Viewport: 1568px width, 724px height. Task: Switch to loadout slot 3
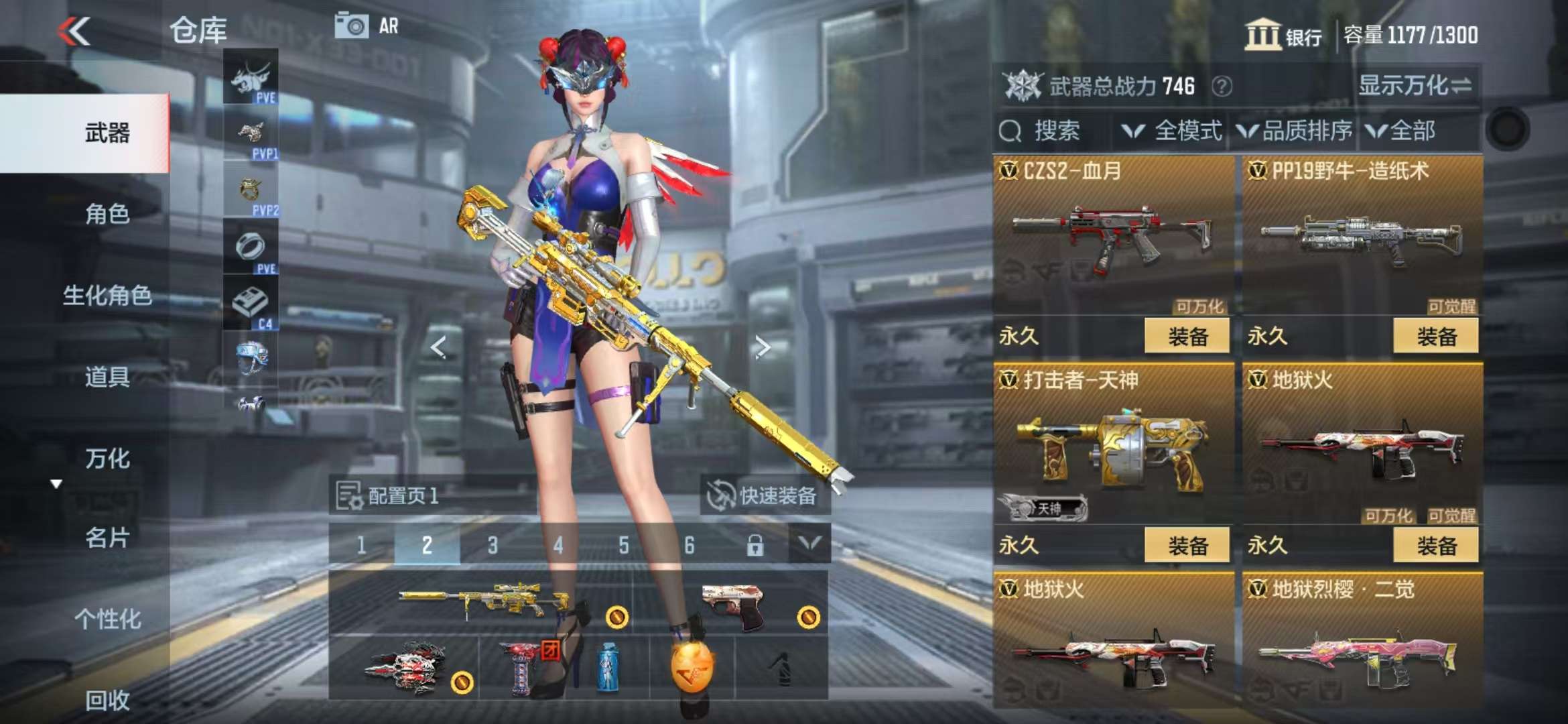click(493, 545)
